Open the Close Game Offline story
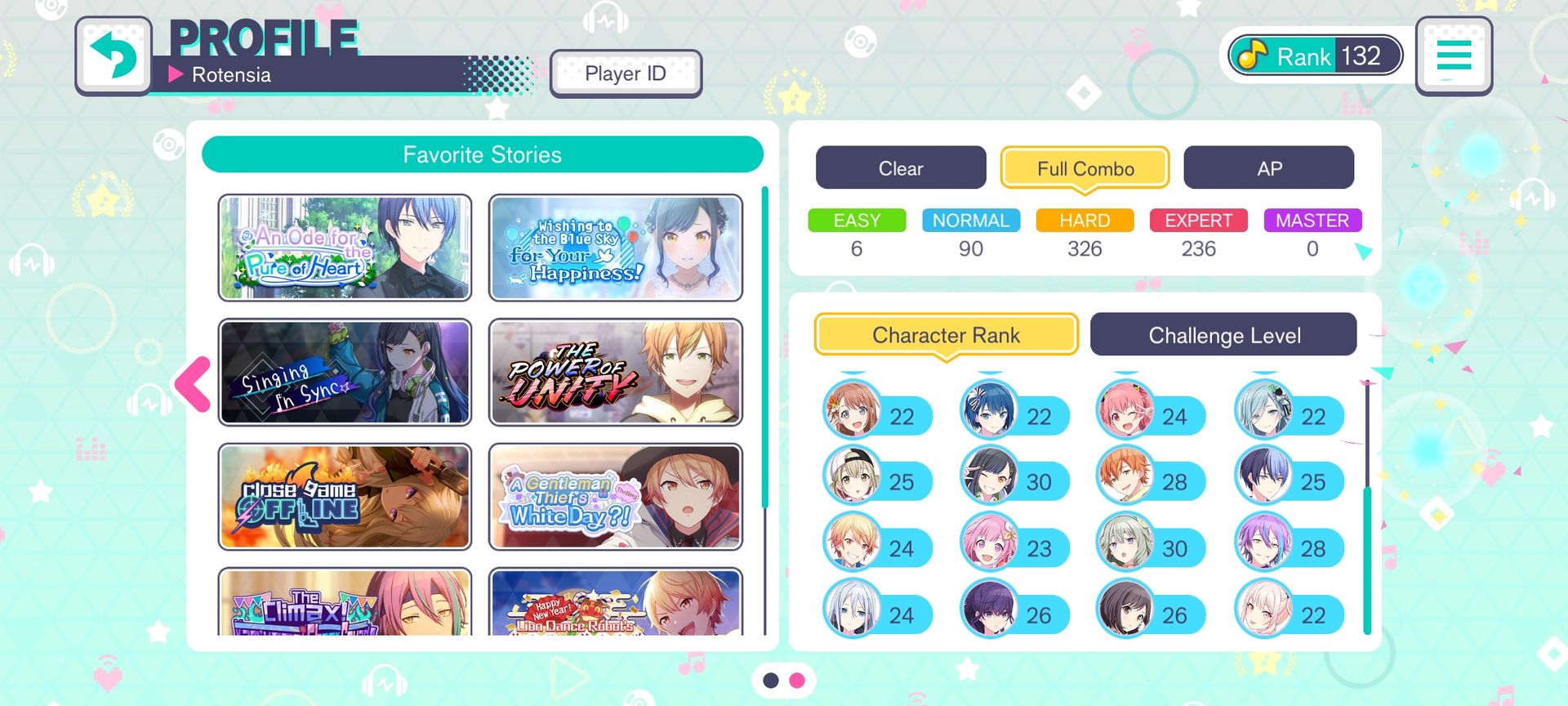Screen dimensions: 1568x706 (345, 497)
